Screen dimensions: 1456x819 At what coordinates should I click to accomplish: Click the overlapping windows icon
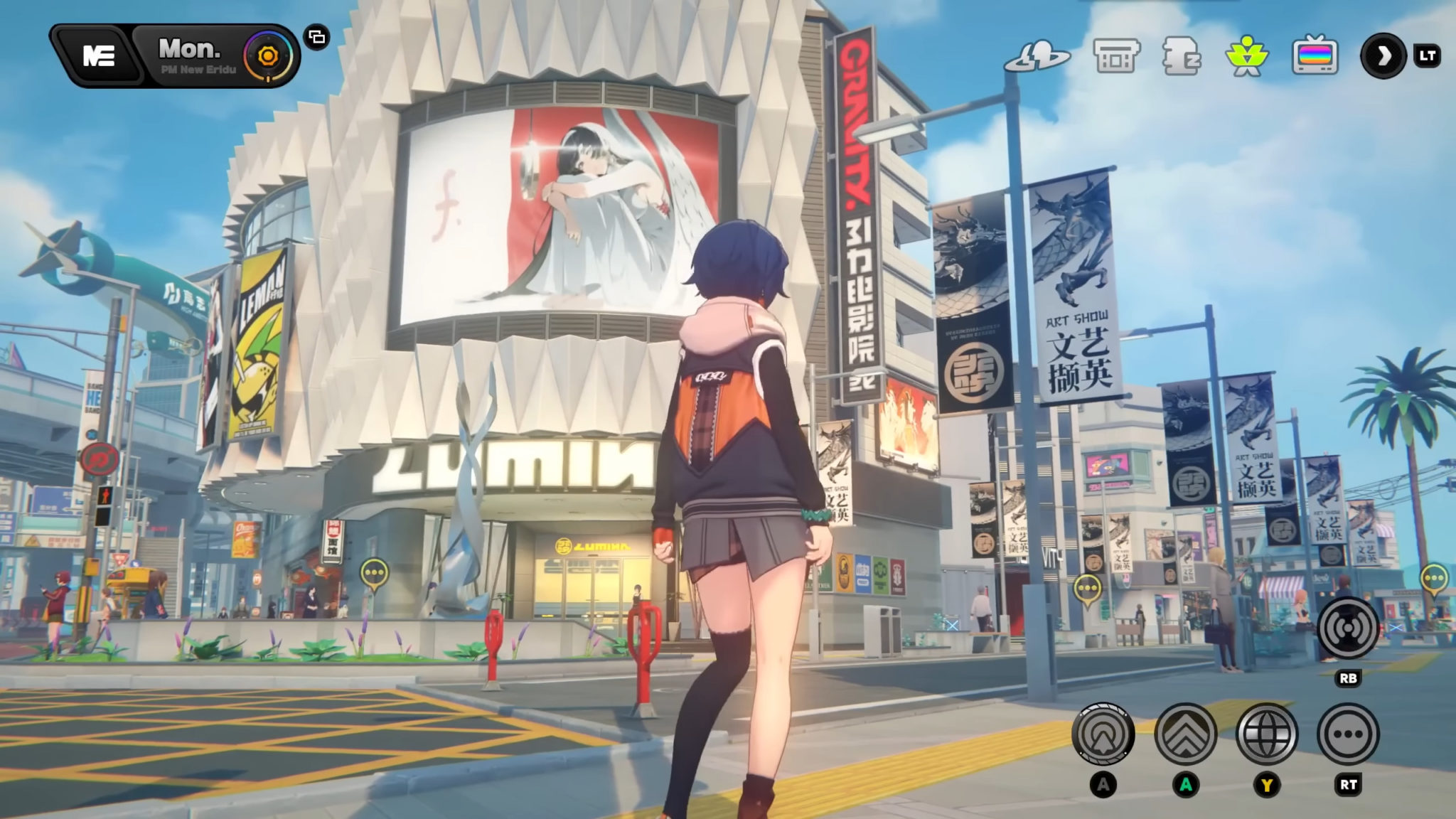click(x=317, y=37)
